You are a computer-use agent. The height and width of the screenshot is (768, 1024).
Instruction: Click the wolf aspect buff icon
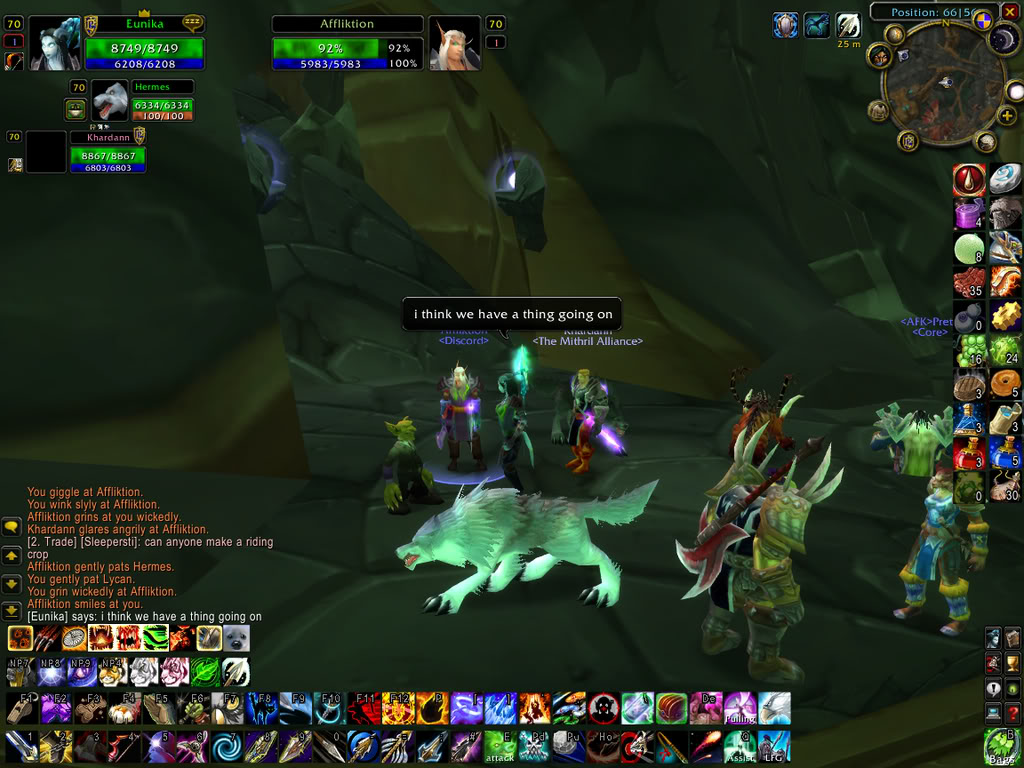point(817,25)
